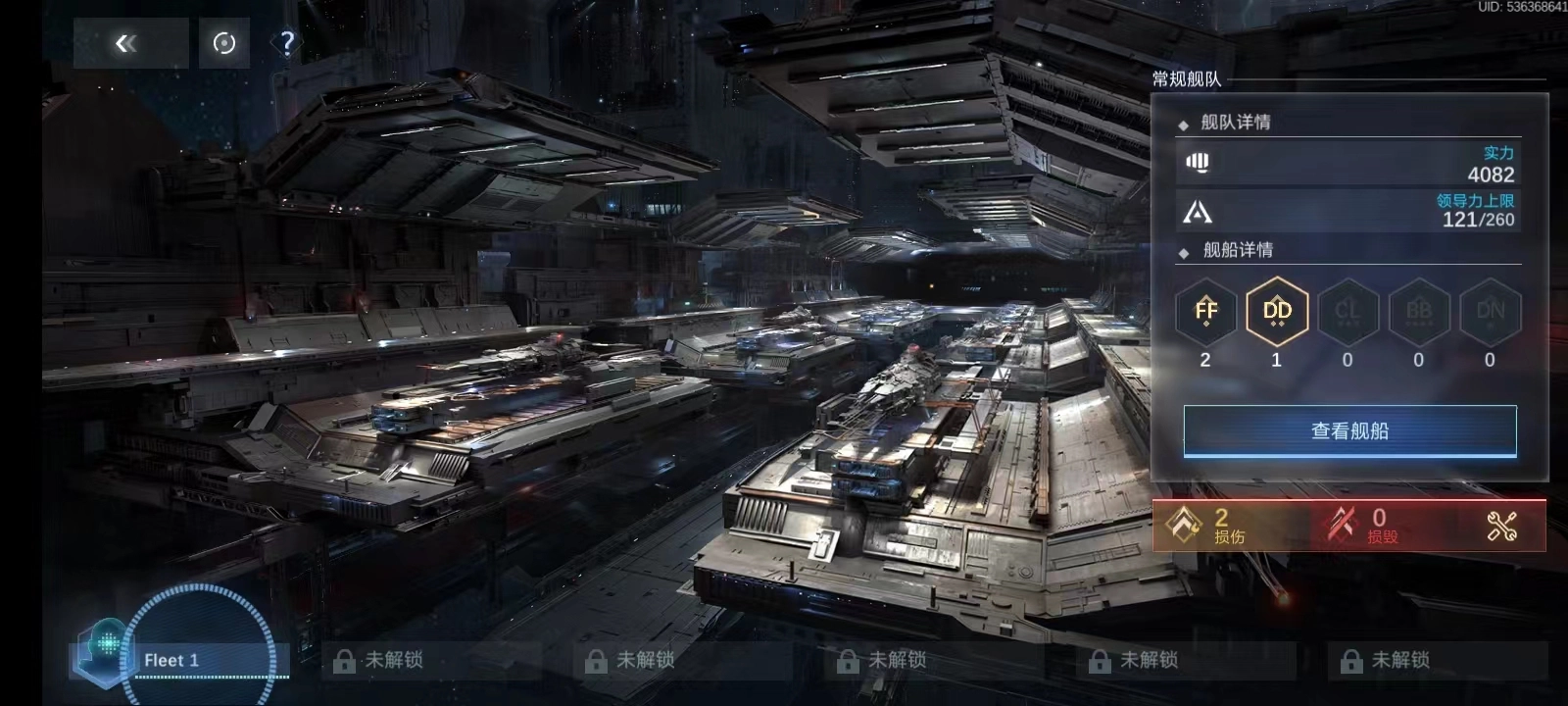Click the circular target icon button
The height and width of the screenshot is (706, 1568).
[x=224, y=43]
